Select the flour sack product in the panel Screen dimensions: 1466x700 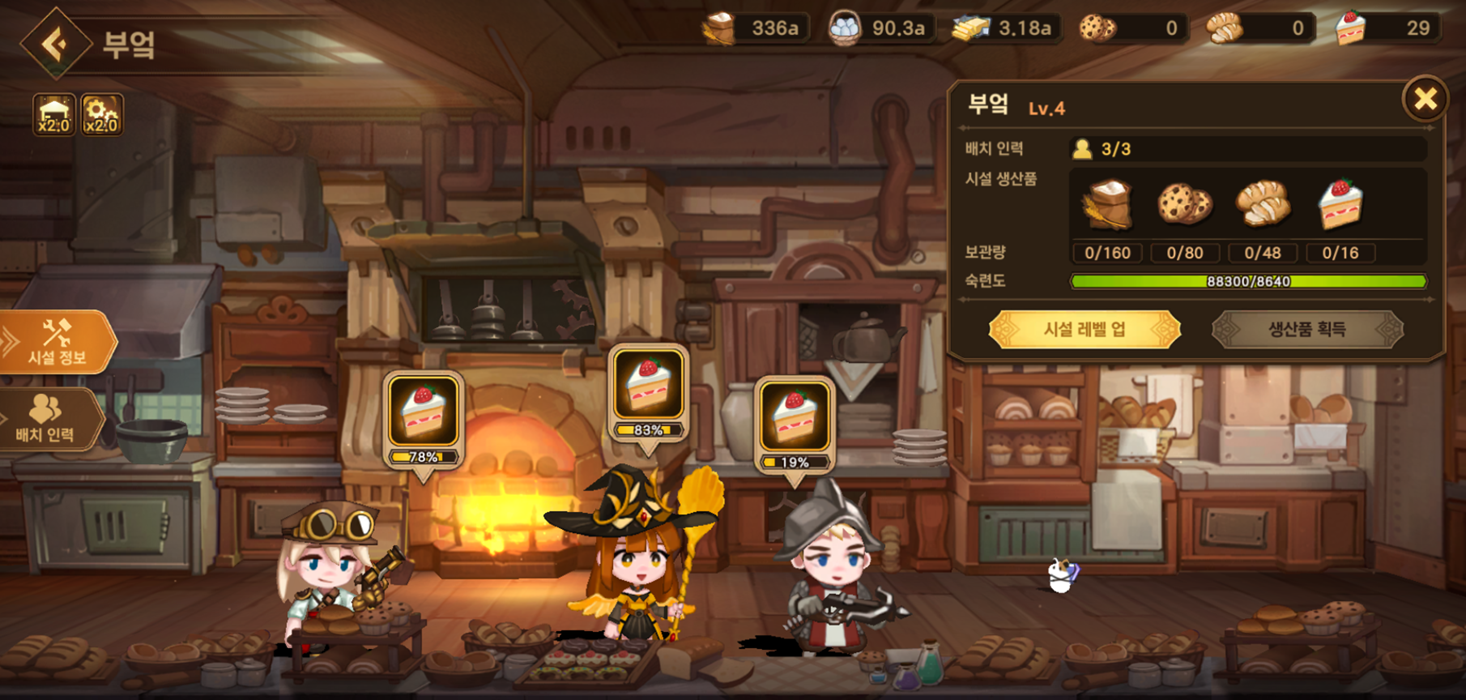point(1107,204)
